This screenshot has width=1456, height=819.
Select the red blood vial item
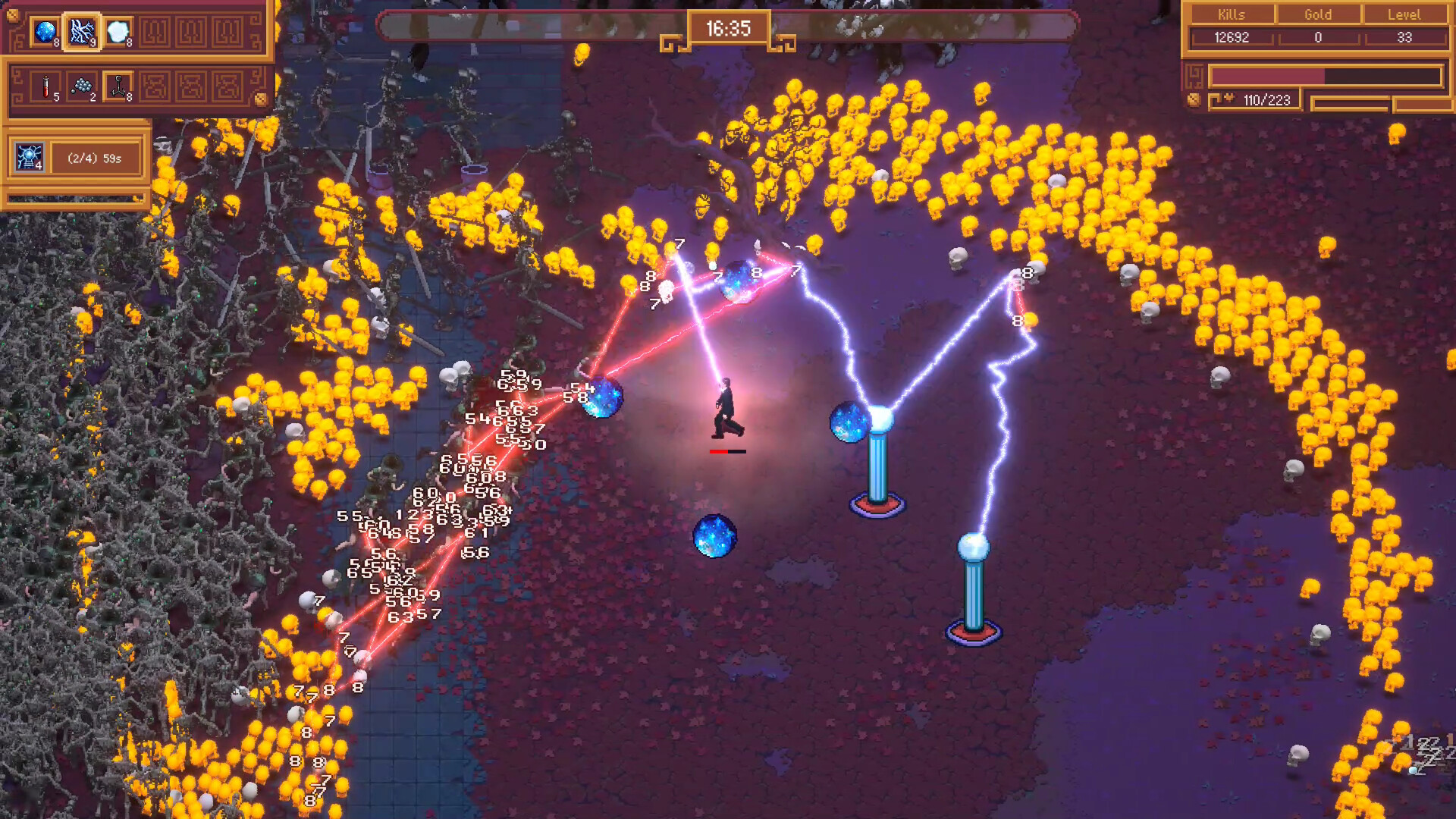[45, 86]
